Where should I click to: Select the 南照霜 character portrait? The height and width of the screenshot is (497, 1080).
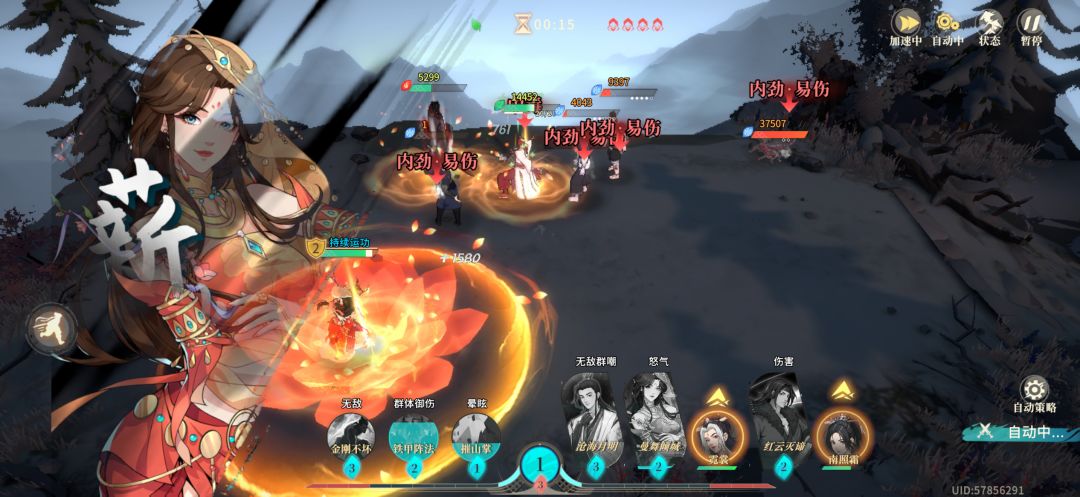click(844, 434)
